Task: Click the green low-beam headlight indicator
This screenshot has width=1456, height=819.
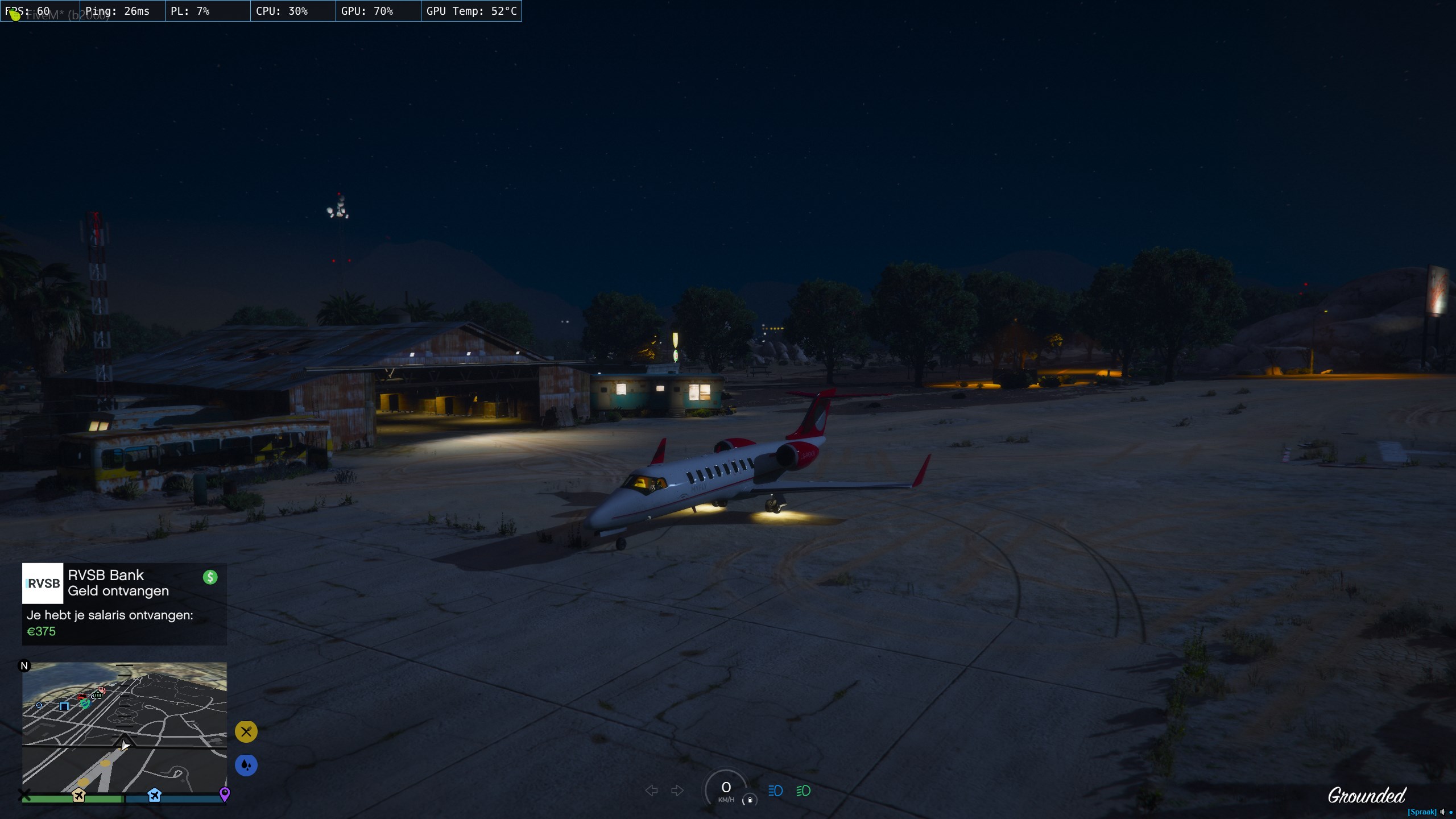Action: coord(803,791)
